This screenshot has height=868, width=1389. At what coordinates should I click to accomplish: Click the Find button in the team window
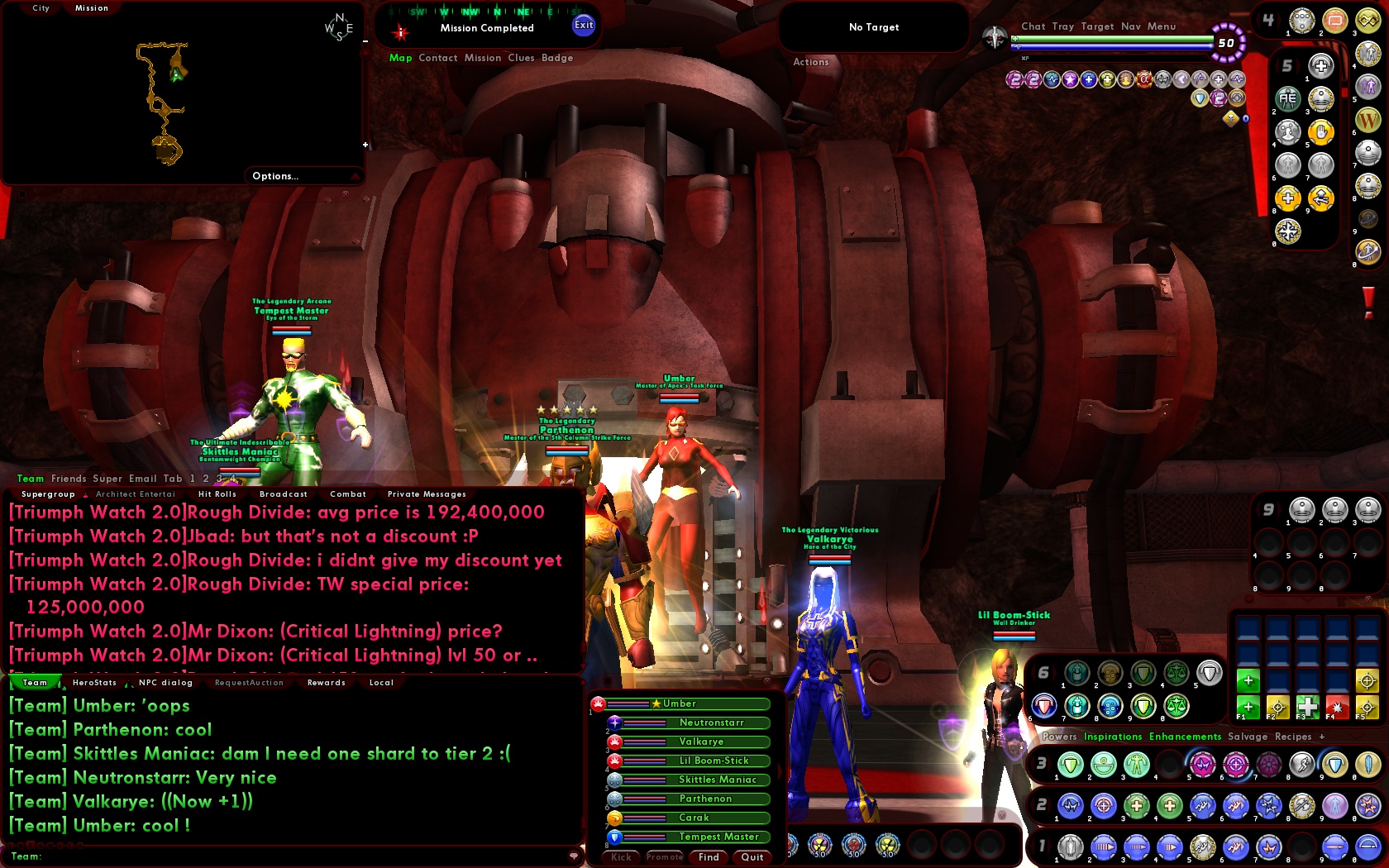click(708, 857)
